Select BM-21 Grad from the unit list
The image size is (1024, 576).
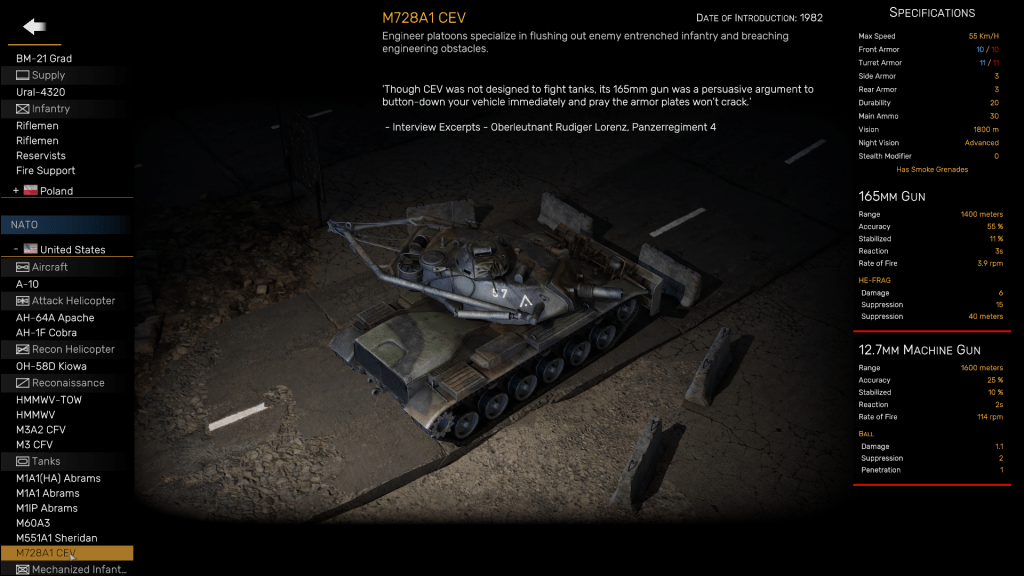tap(44, 59)
